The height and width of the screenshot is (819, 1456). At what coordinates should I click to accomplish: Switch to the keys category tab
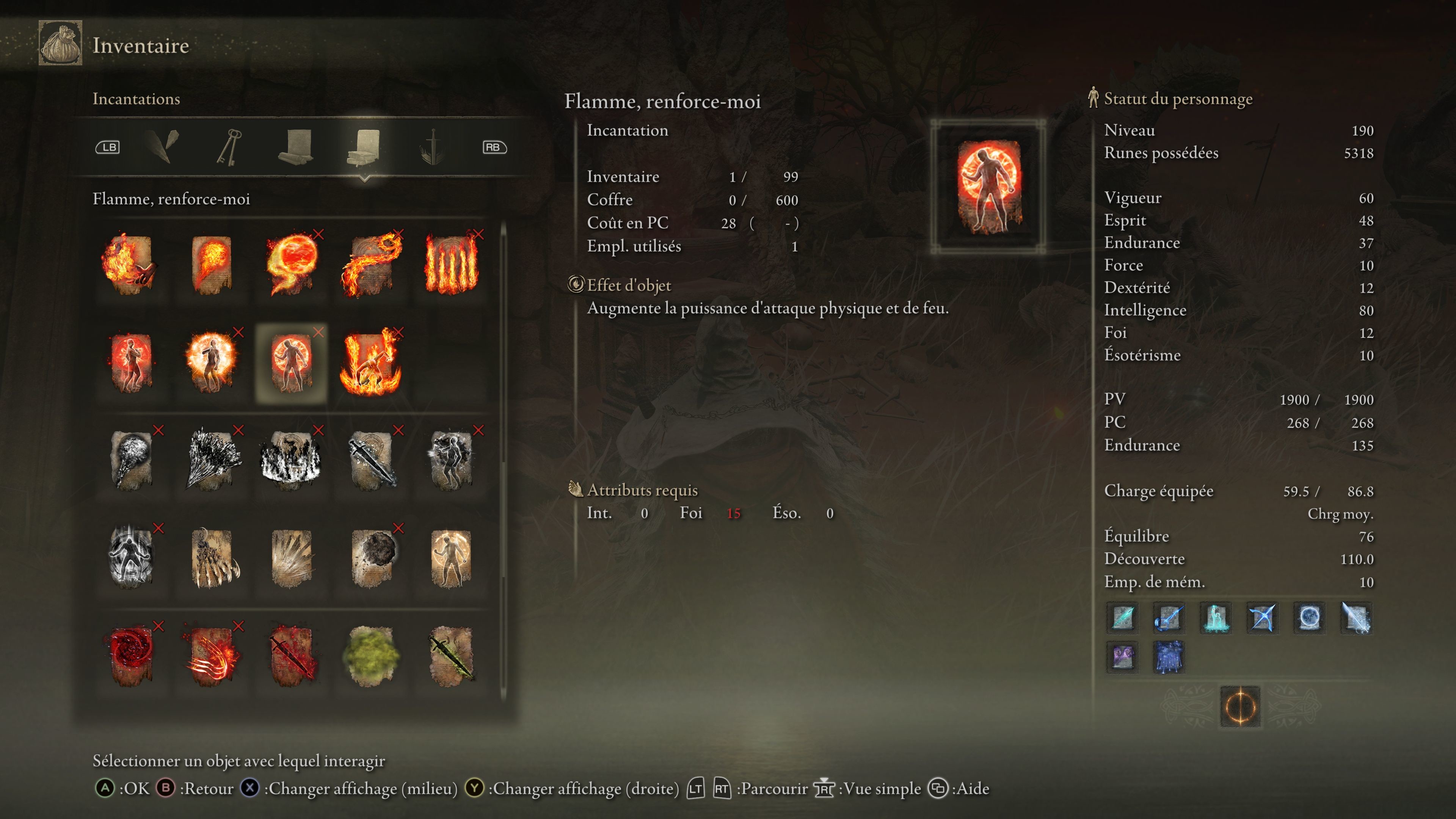click(229, 147)
